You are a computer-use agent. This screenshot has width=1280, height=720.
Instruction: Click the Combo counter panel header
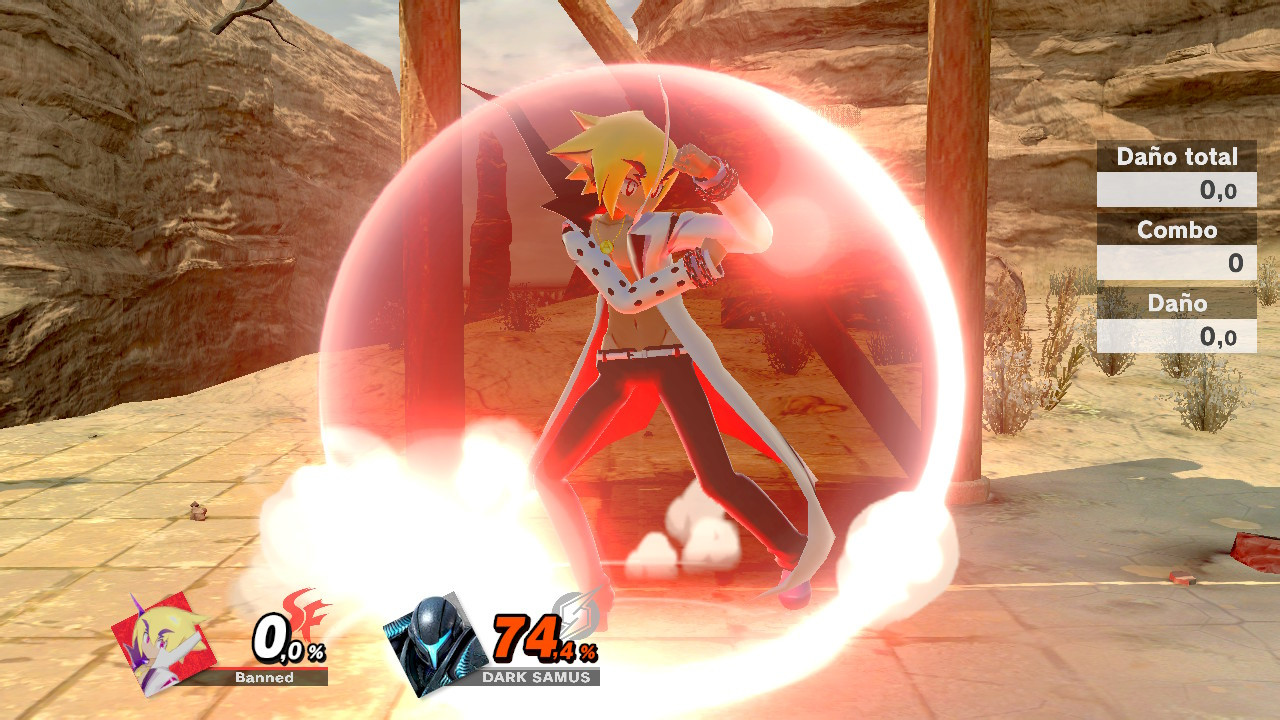[x=1176, y=230]
